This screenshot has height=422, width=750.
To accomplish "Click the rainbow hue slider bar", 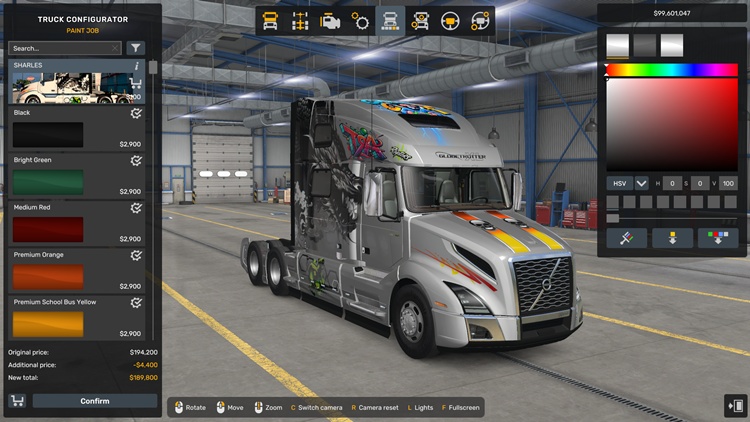I will point(671,70).
